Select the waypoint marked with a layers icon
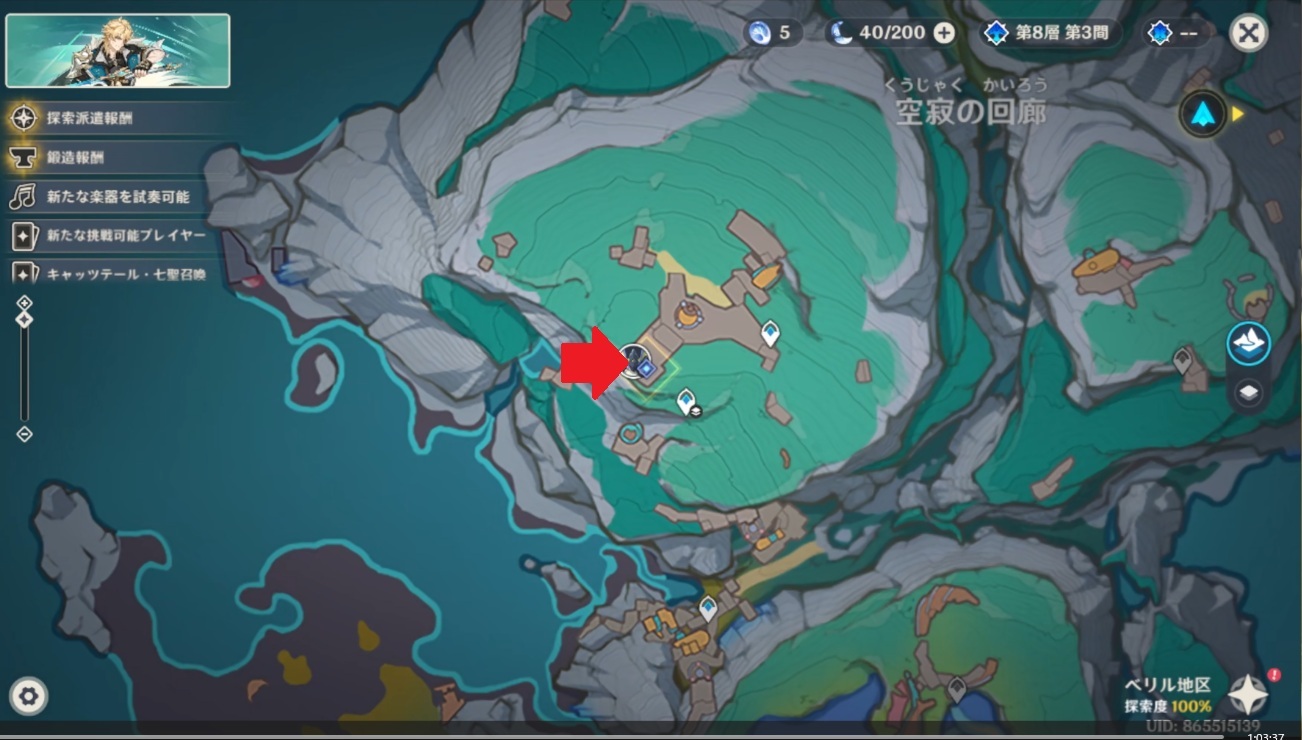The width and height of the screenshot is (1302, 740). pos(686,402)
